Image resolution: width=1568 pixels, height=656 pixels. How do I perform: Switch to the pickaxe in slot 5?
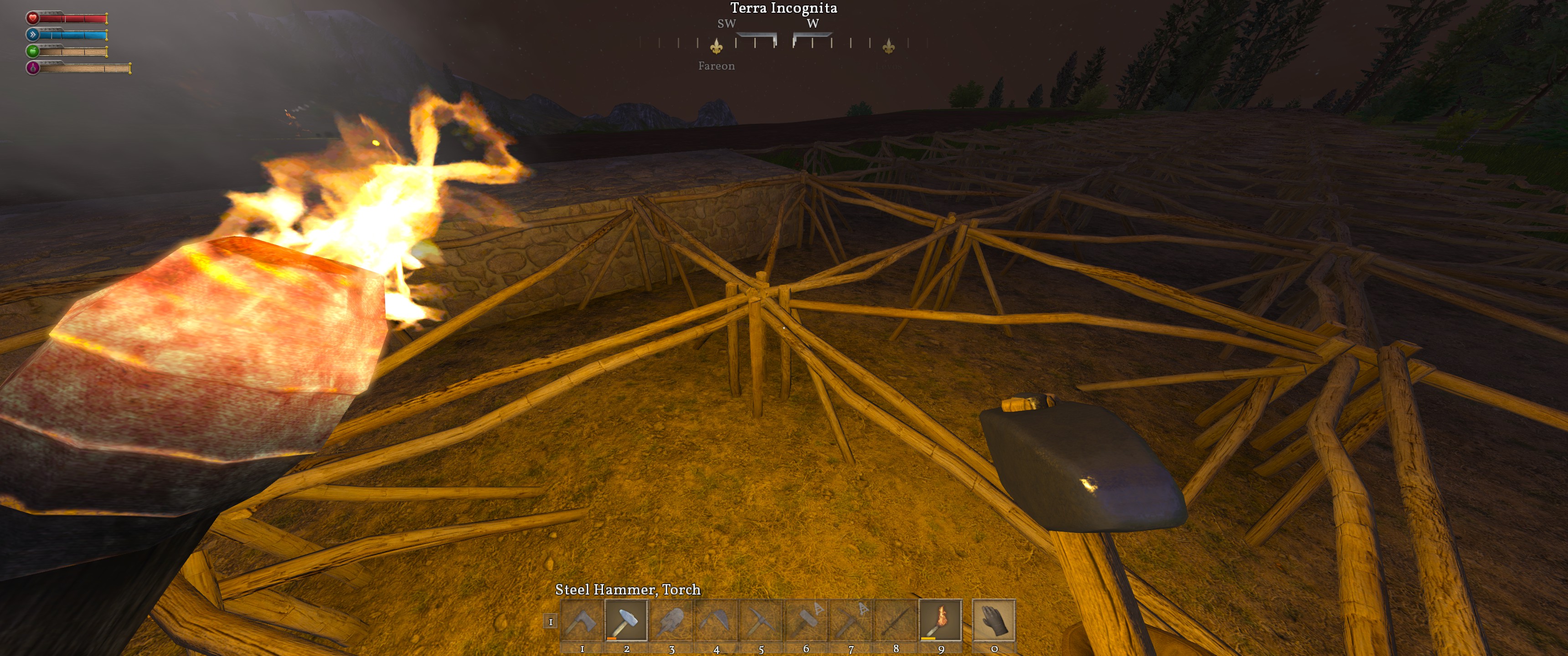coord(761,621)
